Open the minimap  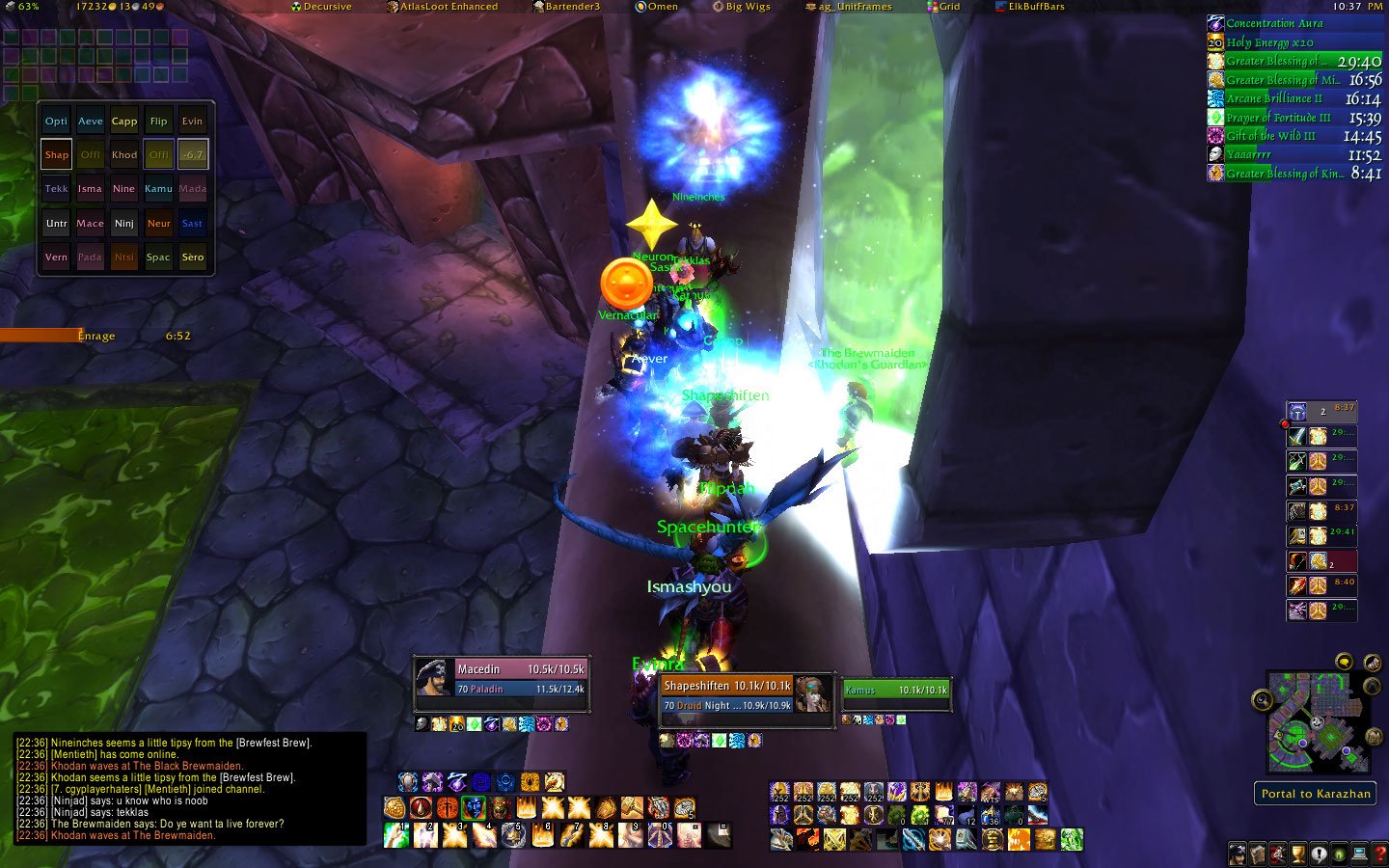[1320, 723]
